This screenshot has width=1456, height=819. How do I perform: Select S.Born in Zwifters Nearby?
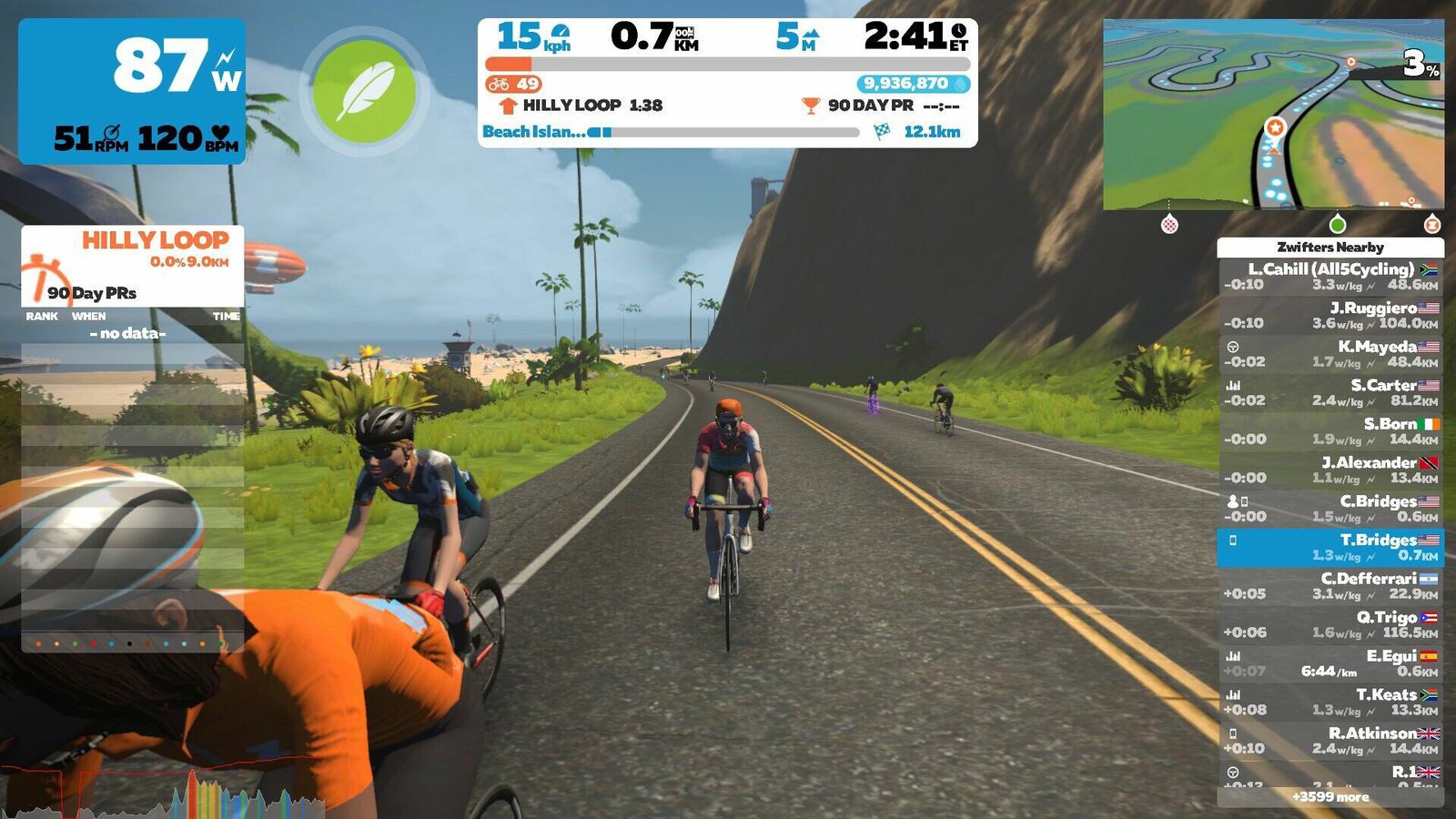(1330, 431)
